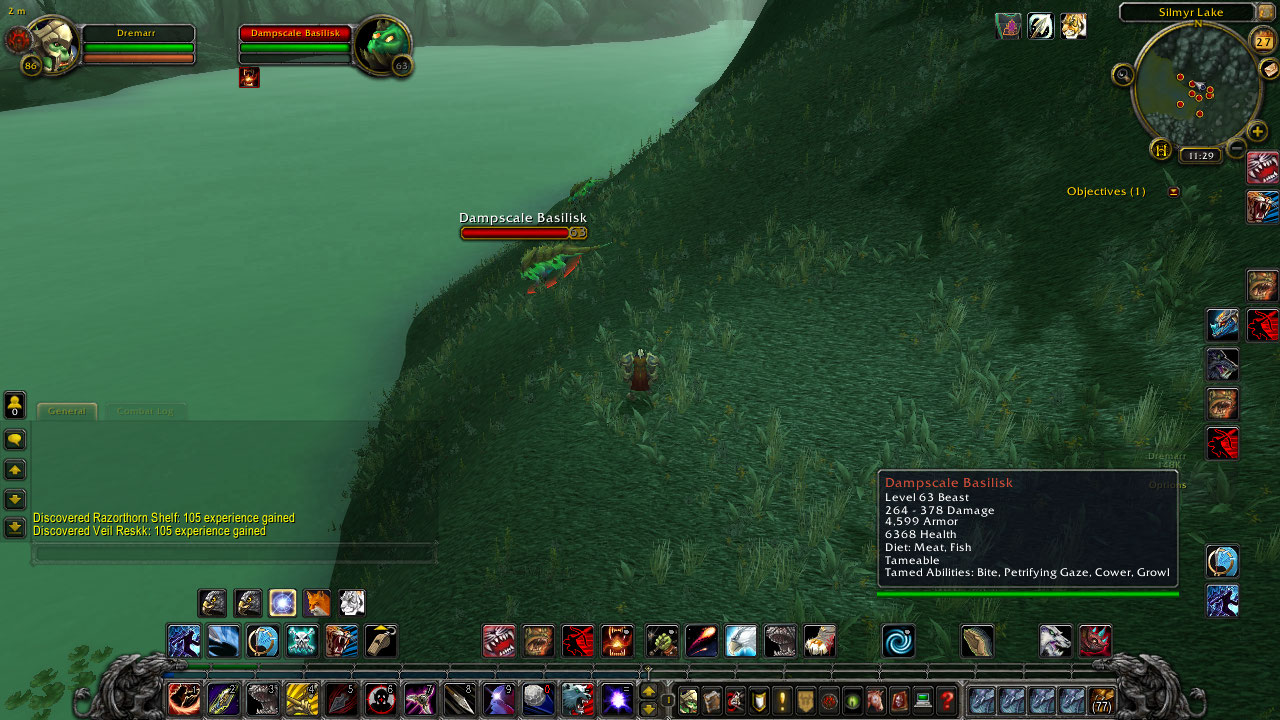Switch to the Combat Log chat tab
This screenshot has height=720, width=1280.
tap(145, 411)
